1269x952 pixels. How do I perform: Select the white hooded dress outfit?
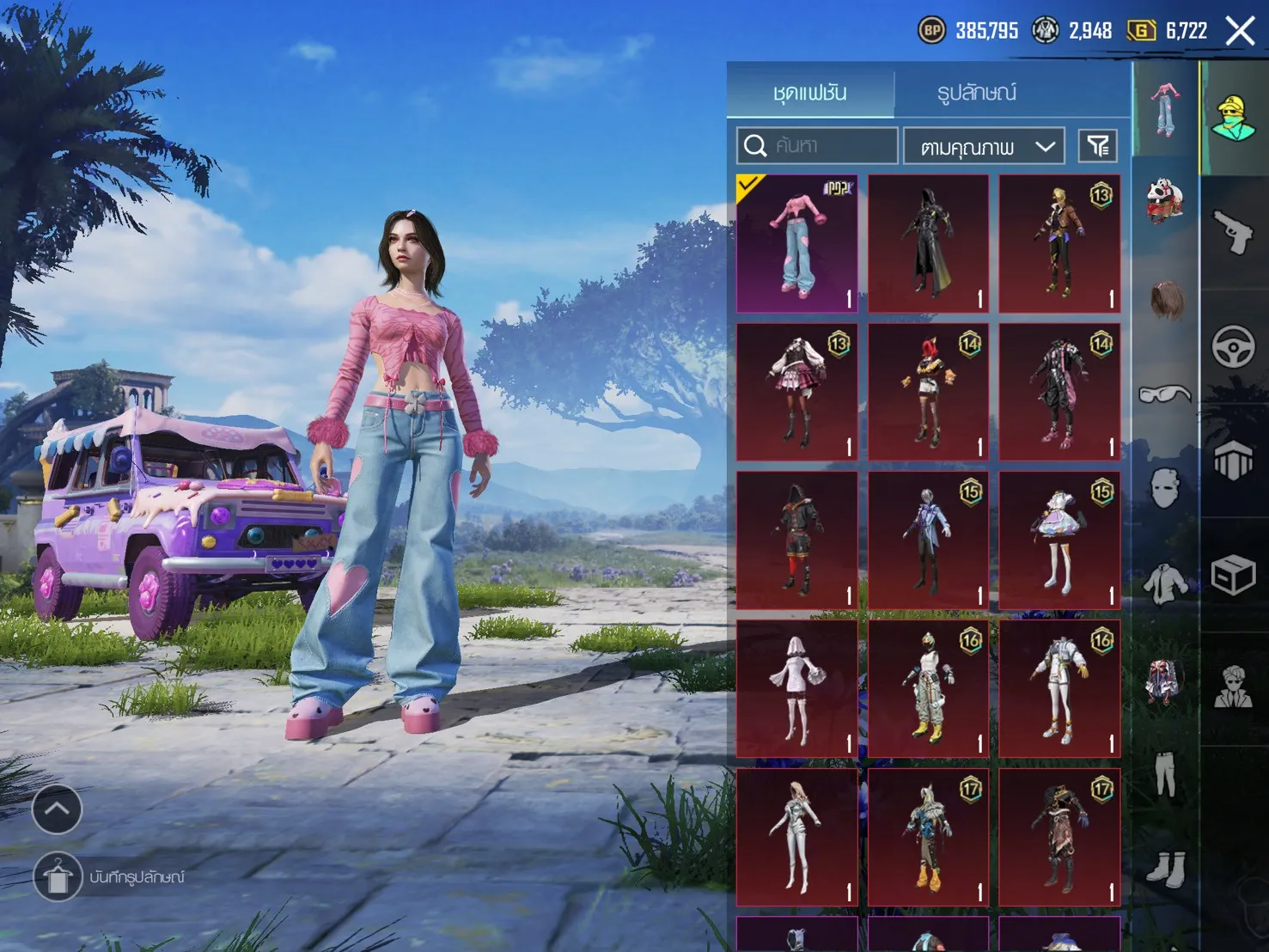(797, 688)
